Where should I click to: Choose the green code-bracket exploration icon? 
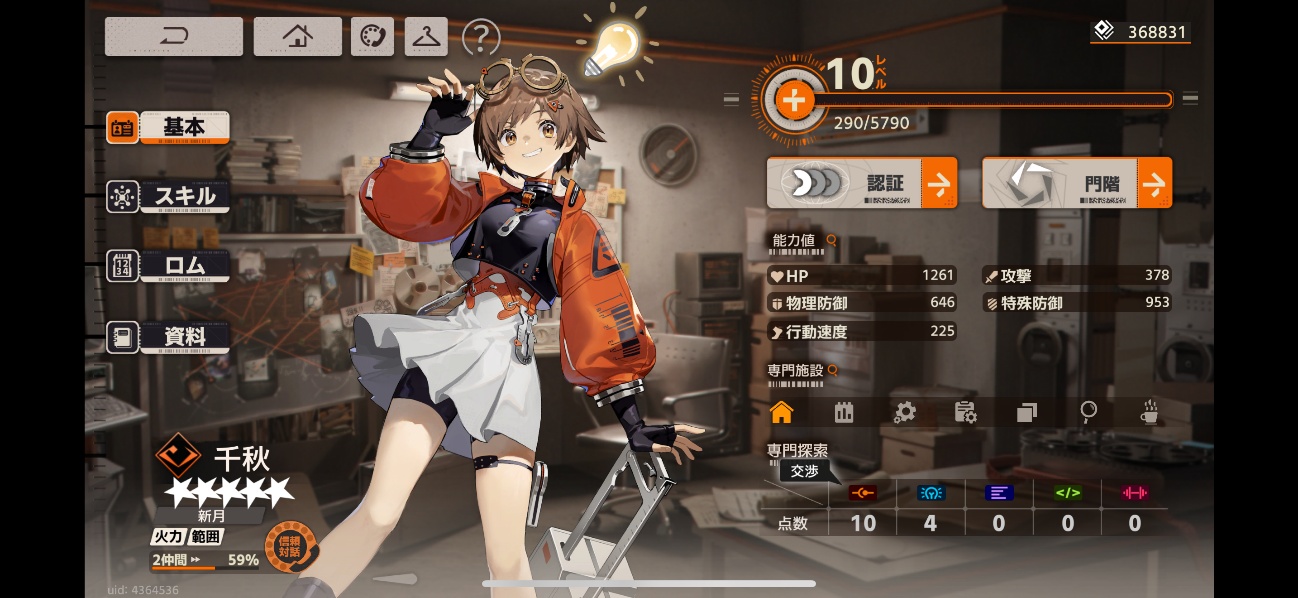click(x=1067, y=493)
